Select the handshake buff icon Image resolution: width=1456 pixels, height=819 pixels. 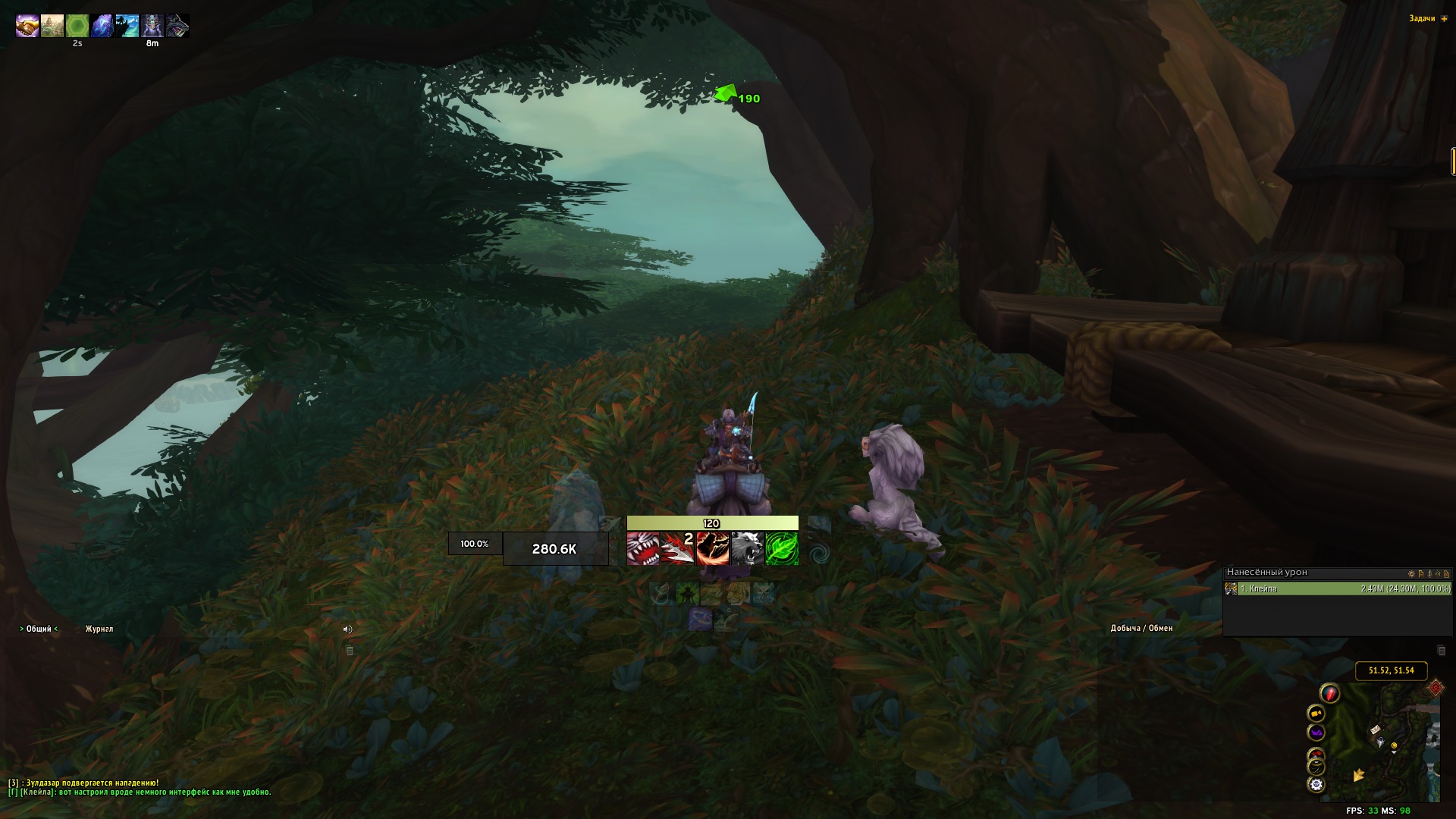(27, 27)
